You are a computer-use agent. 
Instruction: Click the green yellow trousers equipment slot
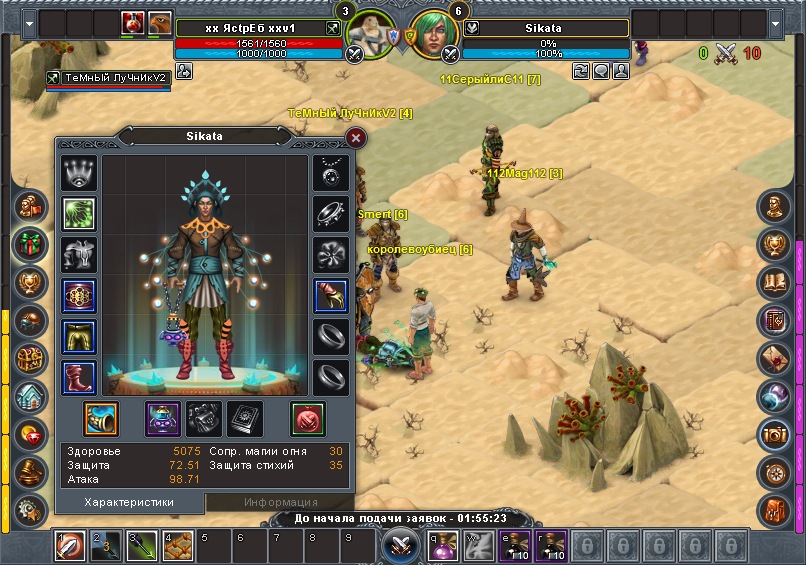tap(79, 337)
